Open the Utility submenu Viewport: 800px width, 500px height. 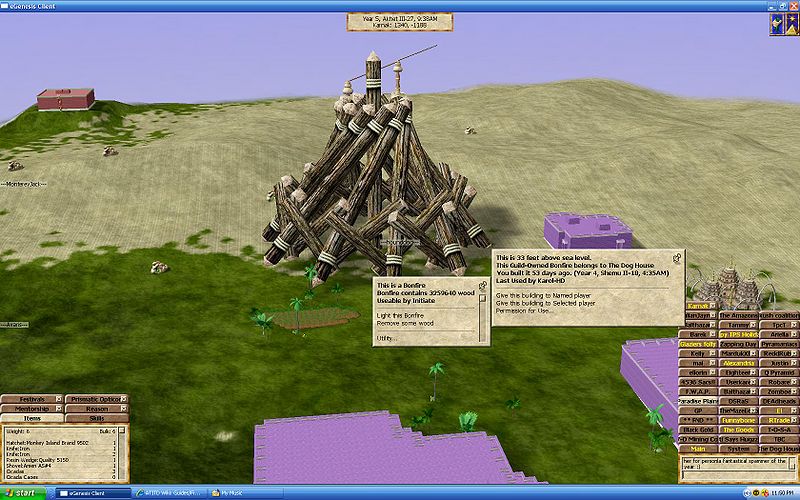tap(386, 338)
